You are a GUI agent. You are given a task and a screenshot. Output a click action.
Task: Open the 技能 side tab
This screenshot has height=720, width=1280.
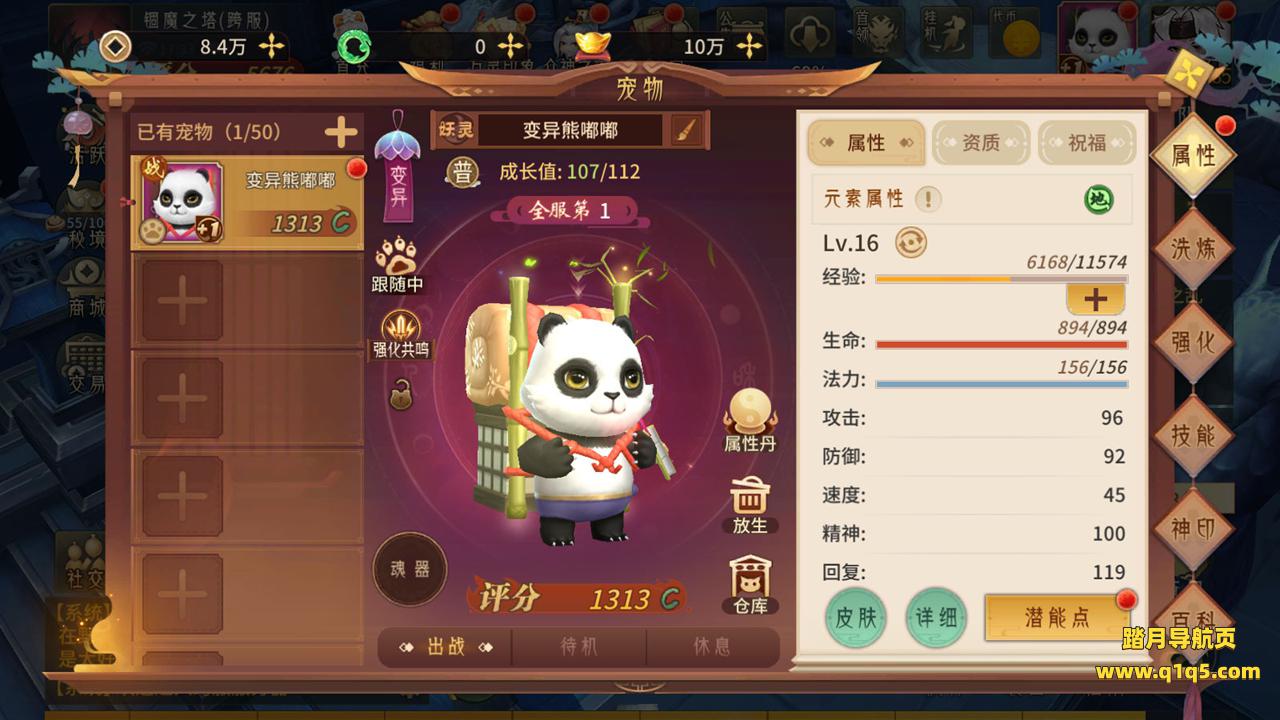(1192, 435)
